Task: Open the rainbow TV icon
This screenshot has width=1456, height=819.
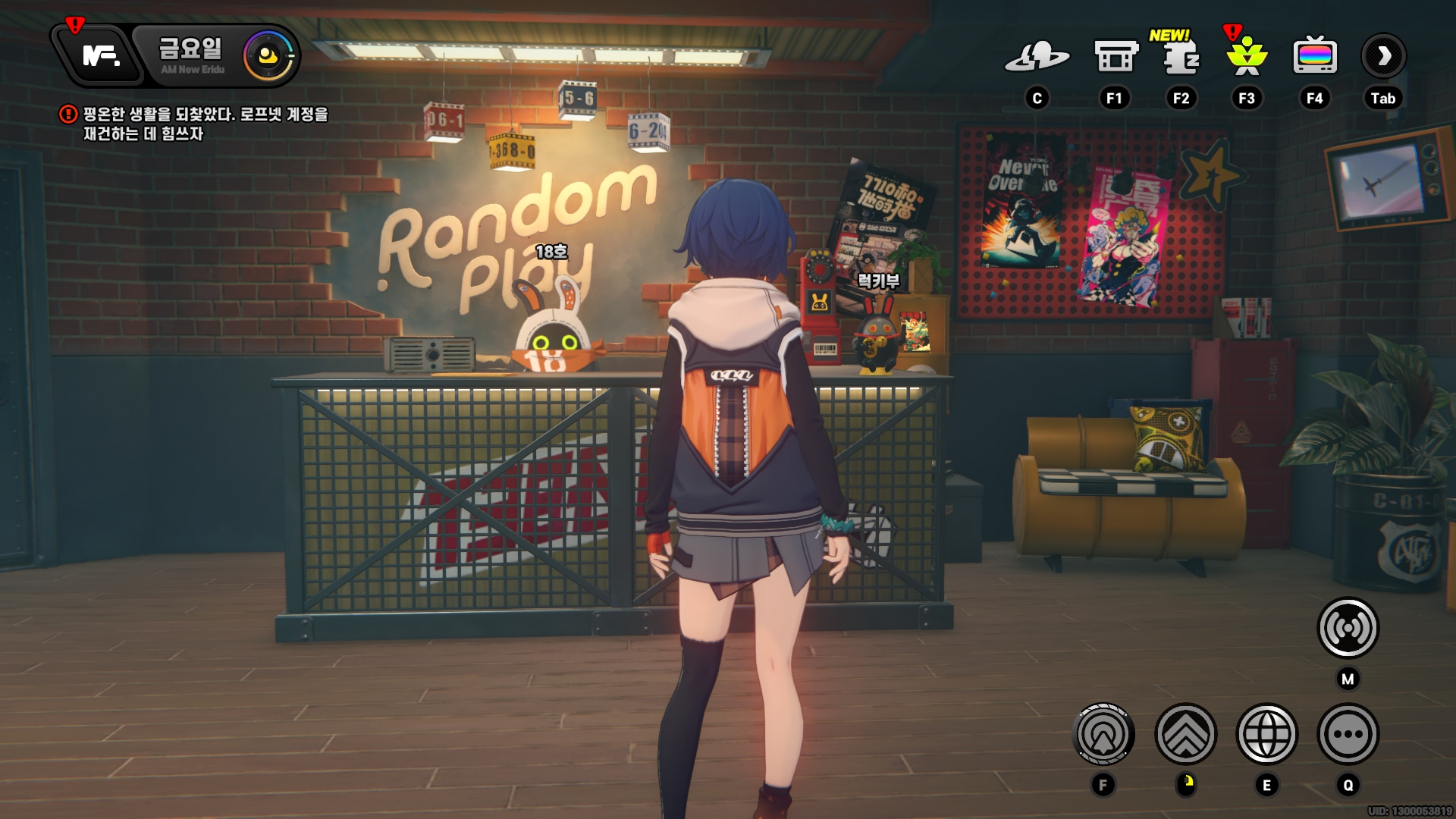Action: [x=1314, y=57]
